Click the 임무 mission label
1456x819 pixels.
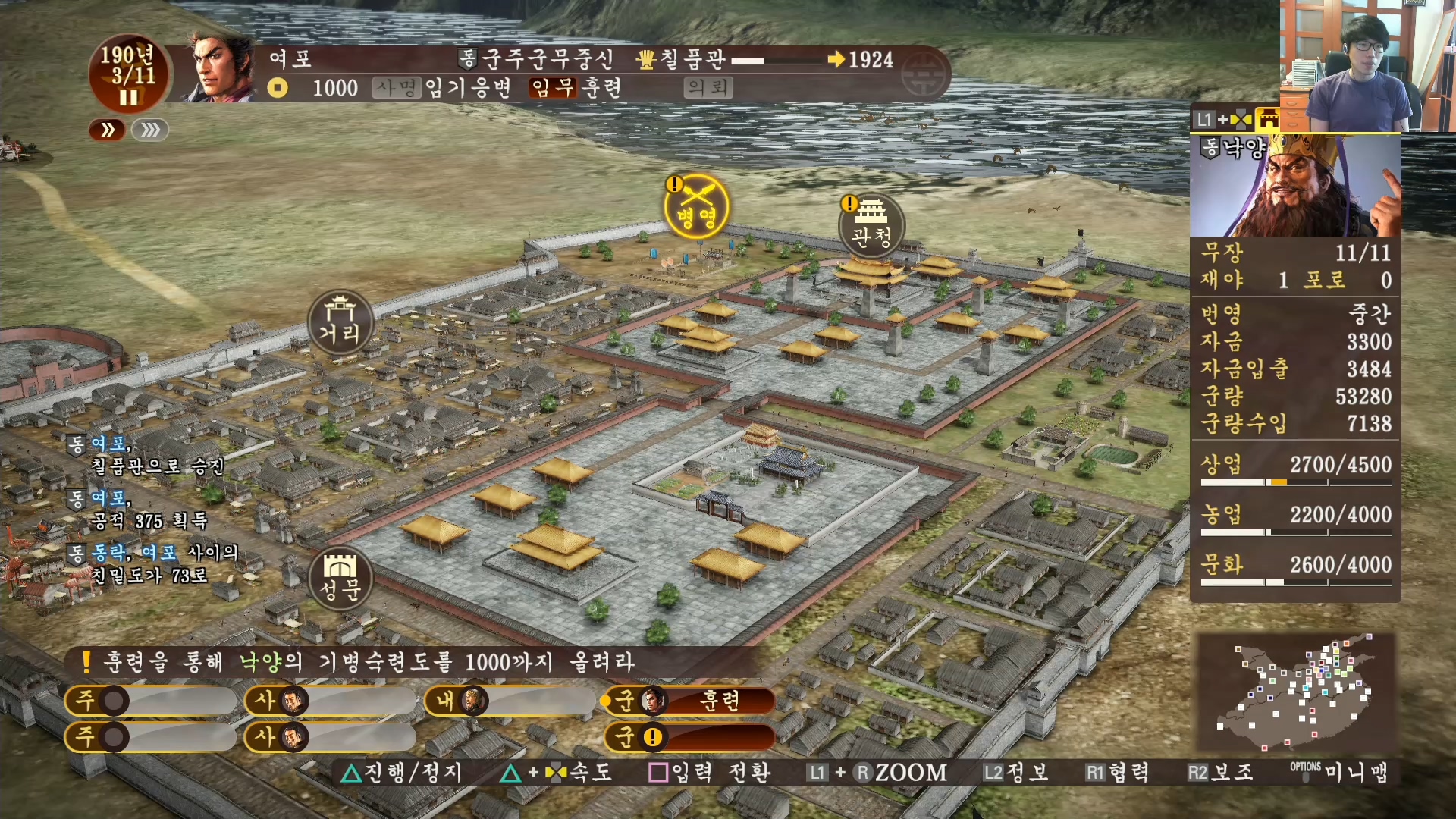click(553, 87)
